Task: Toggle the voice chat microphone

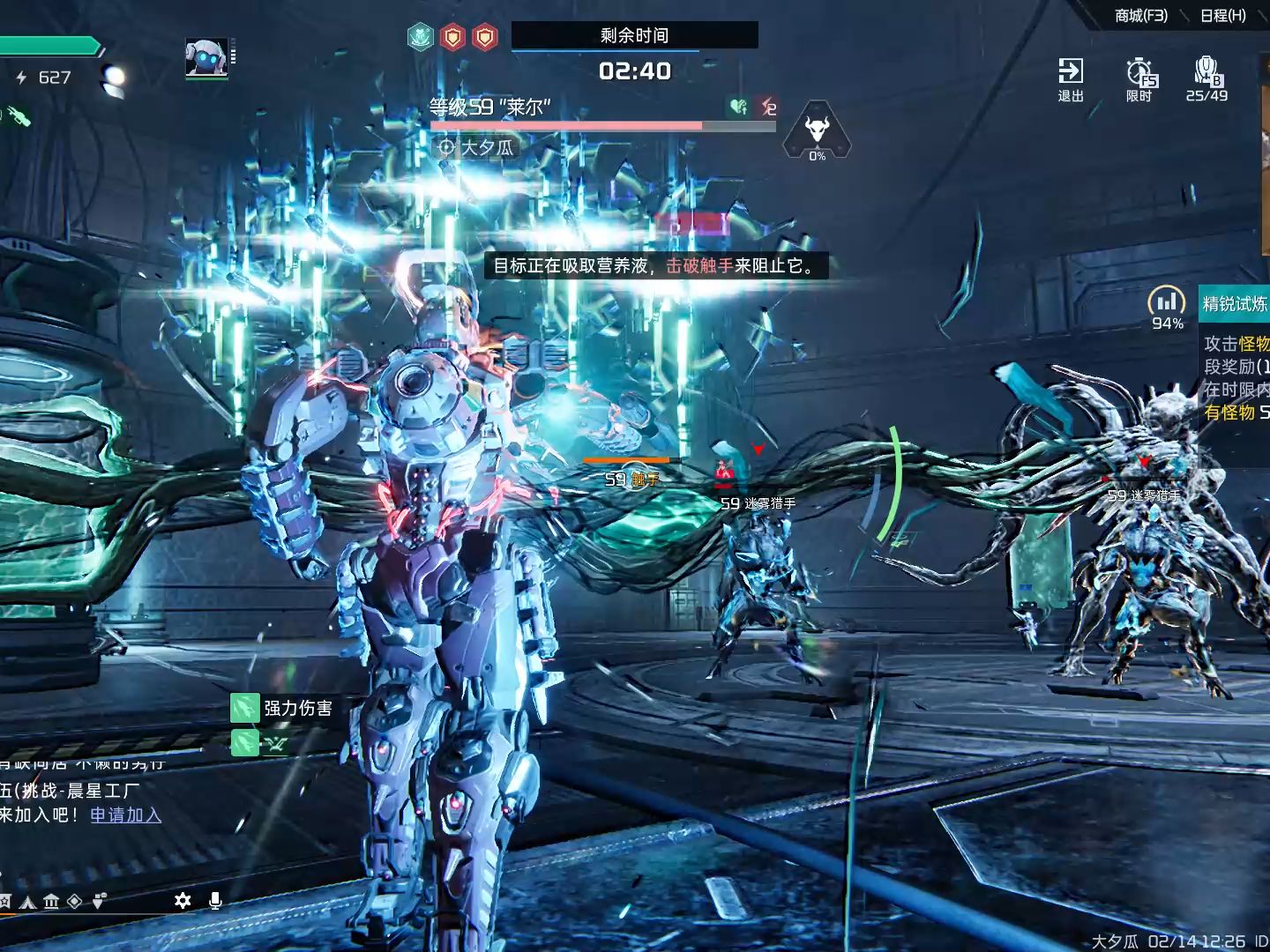Action: [x=214, y=901]
